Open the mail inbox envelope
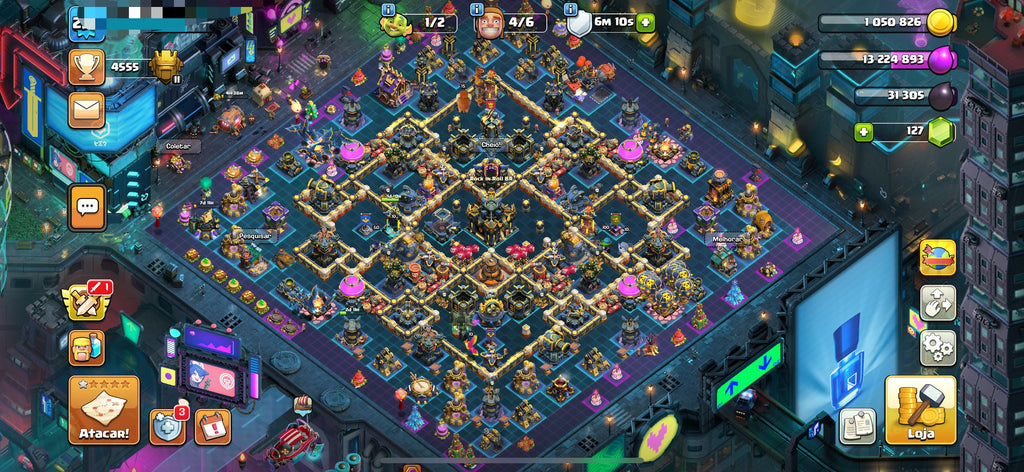Viewport: 1024px width, 472px height. (x=87, y=109)
